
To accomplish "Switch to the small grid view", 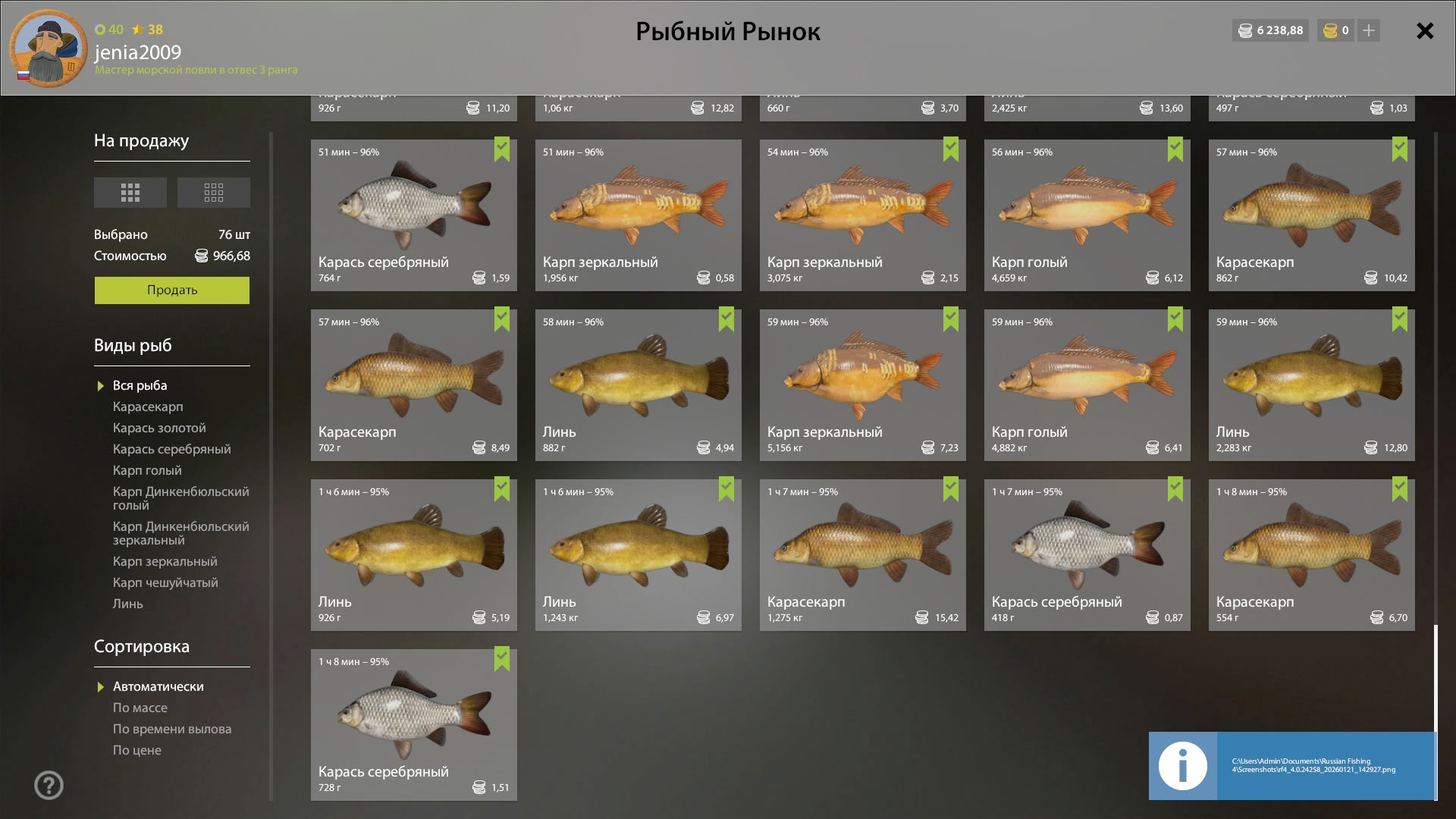I will point(214,193).
